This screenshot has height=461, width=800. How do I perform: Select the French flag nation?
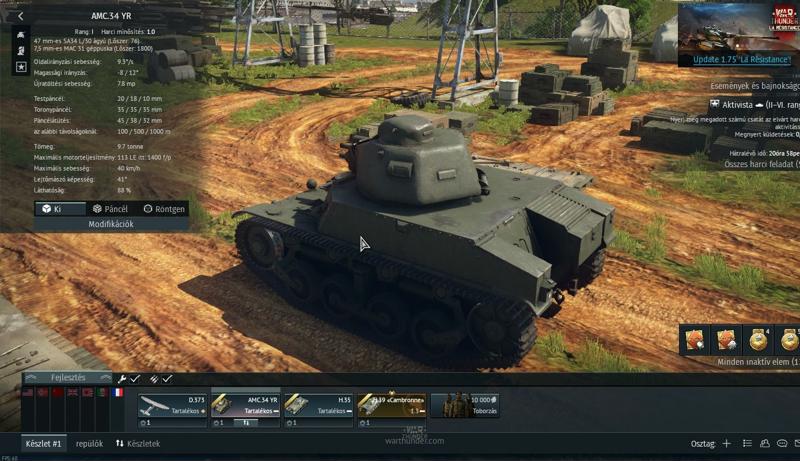pyautogui.click(x=118, y=393)
